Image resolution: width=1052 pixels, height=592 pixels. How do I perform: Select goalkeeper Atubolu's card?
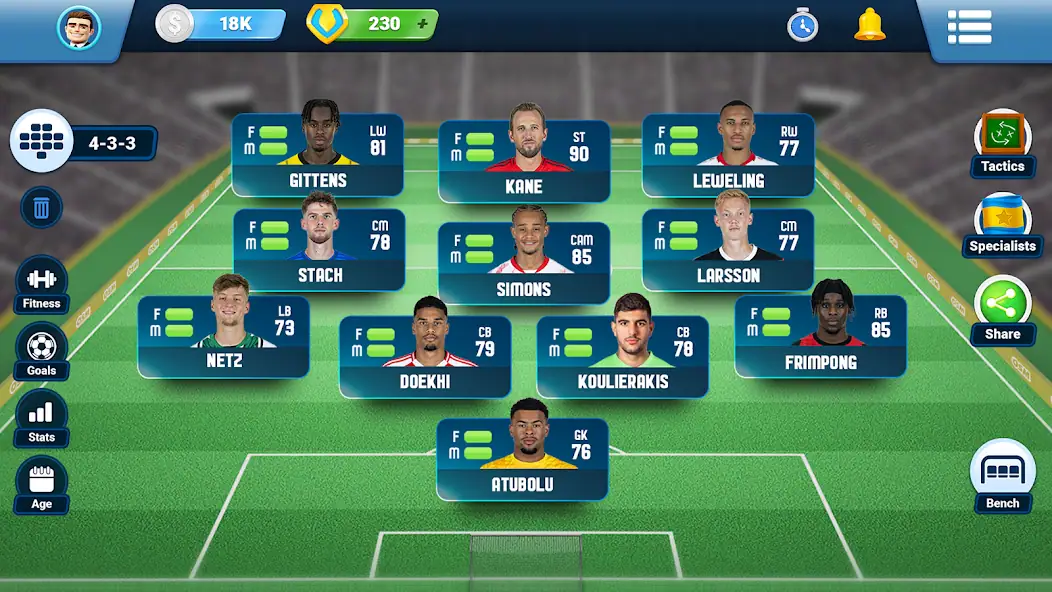click(522, 459)
